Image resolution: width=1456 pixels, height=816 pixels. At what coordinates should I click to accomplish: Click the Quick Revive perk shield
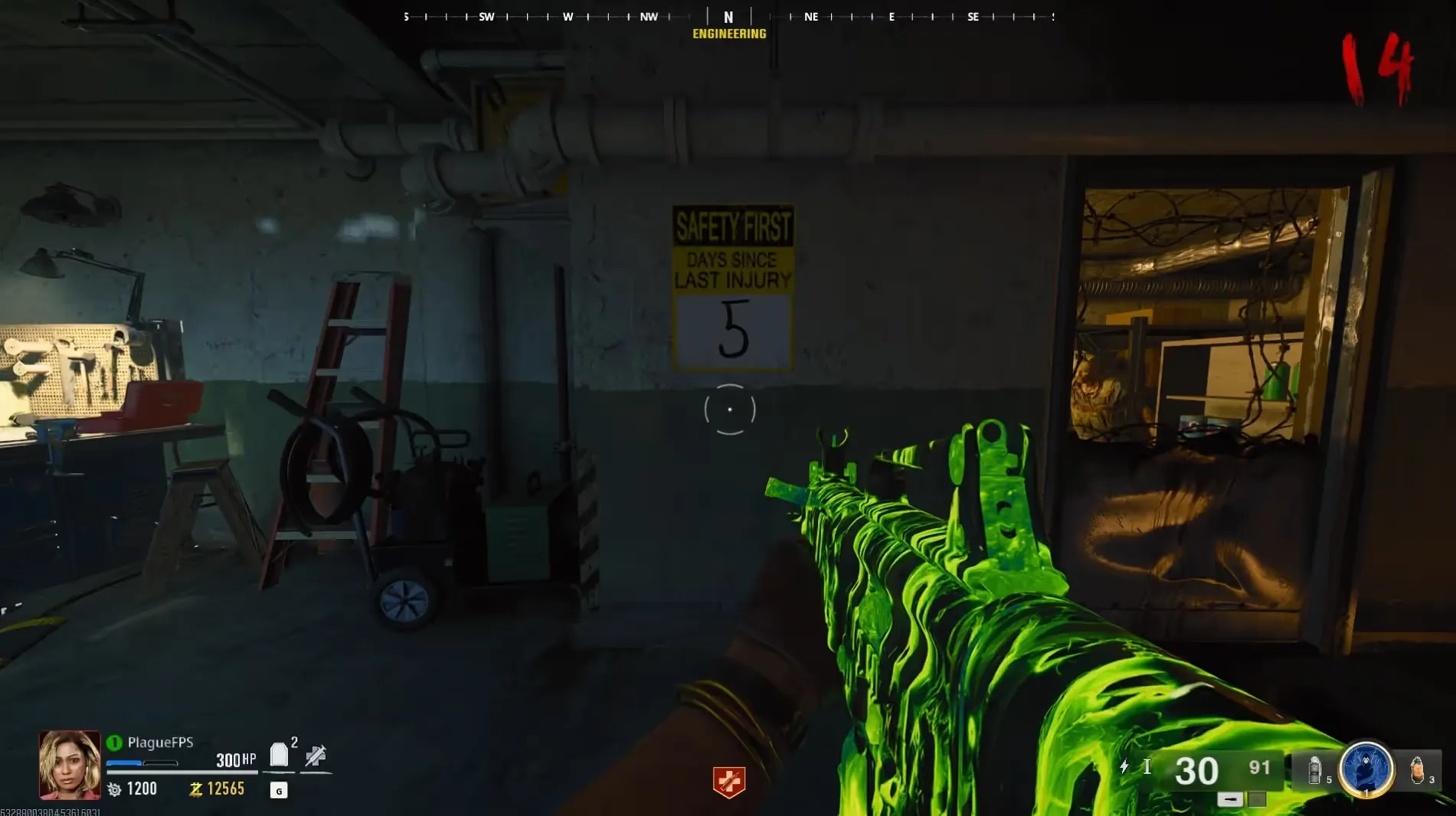tap(728, 782)
